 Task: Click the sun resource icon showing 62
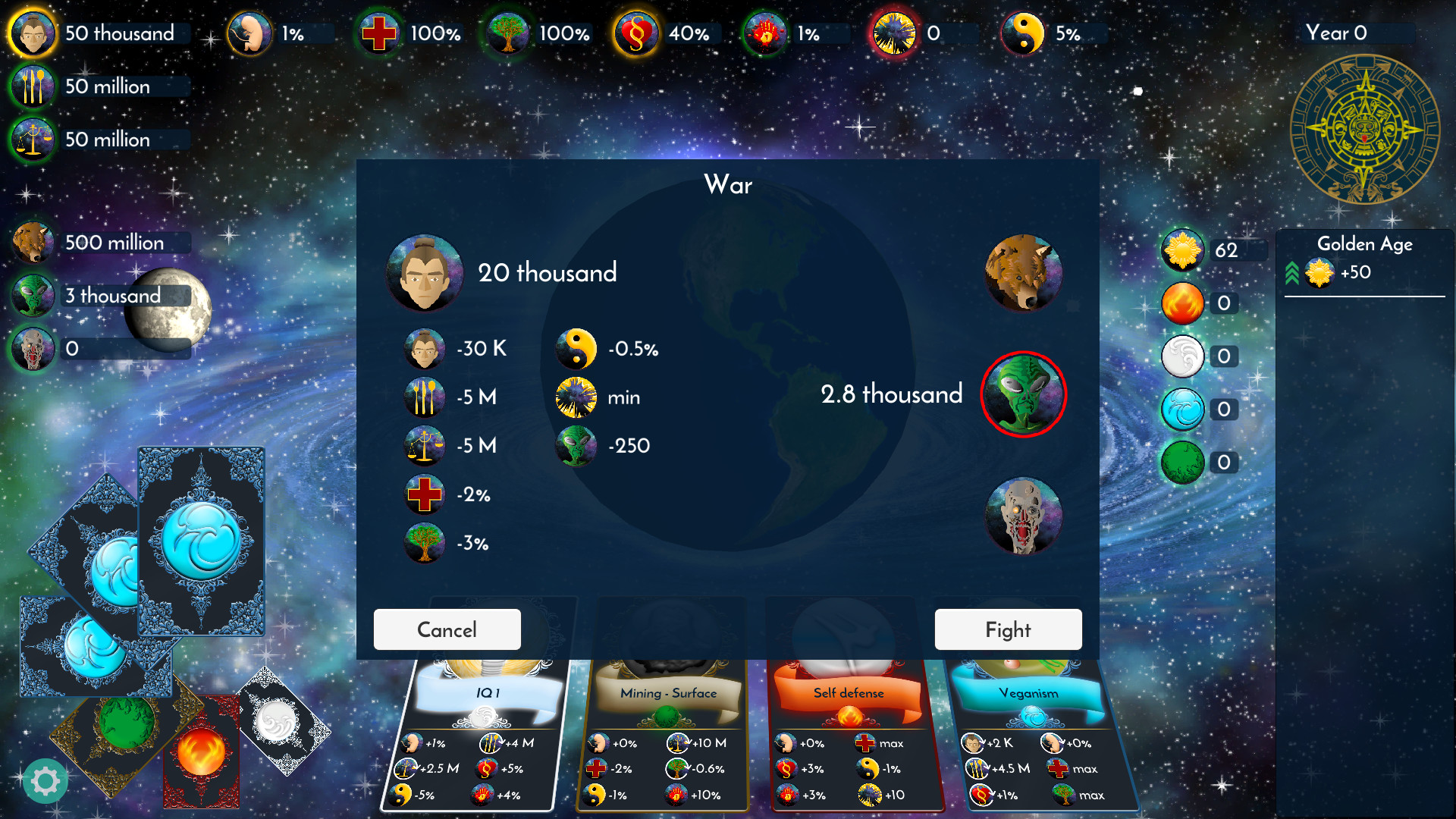(1182, 250)
